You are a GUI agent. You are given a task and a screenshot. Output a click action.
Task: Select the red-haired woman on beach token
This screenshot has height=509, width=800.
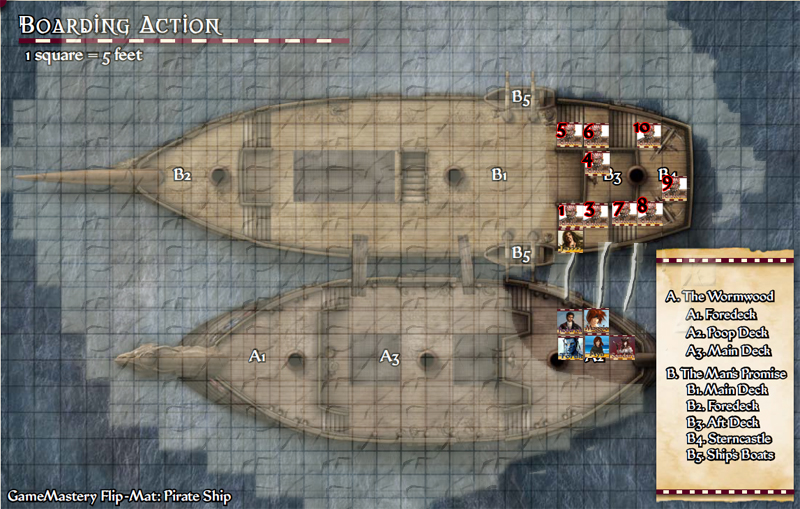tap(597, 347)
